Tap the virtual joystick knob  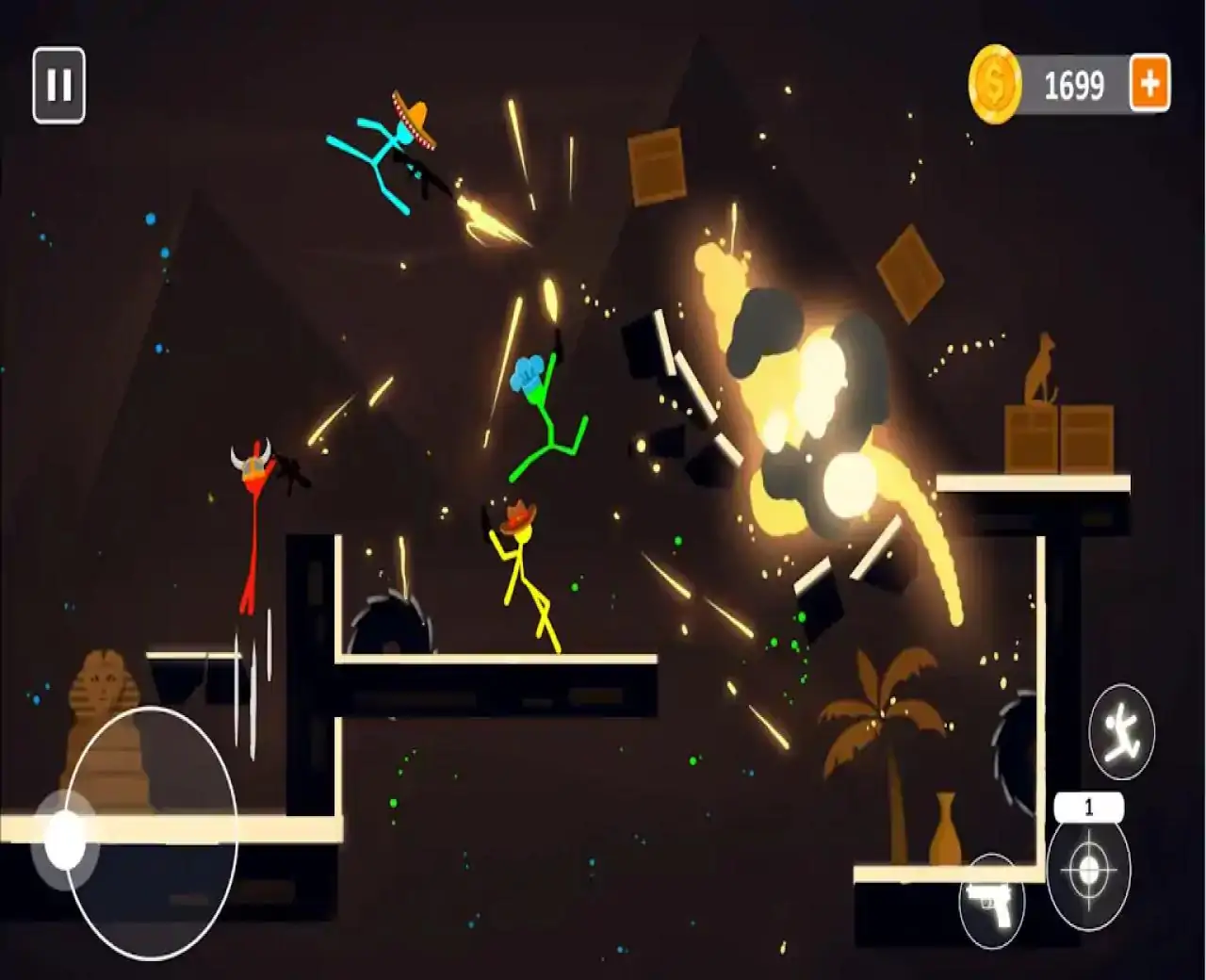tap(65, 840)
